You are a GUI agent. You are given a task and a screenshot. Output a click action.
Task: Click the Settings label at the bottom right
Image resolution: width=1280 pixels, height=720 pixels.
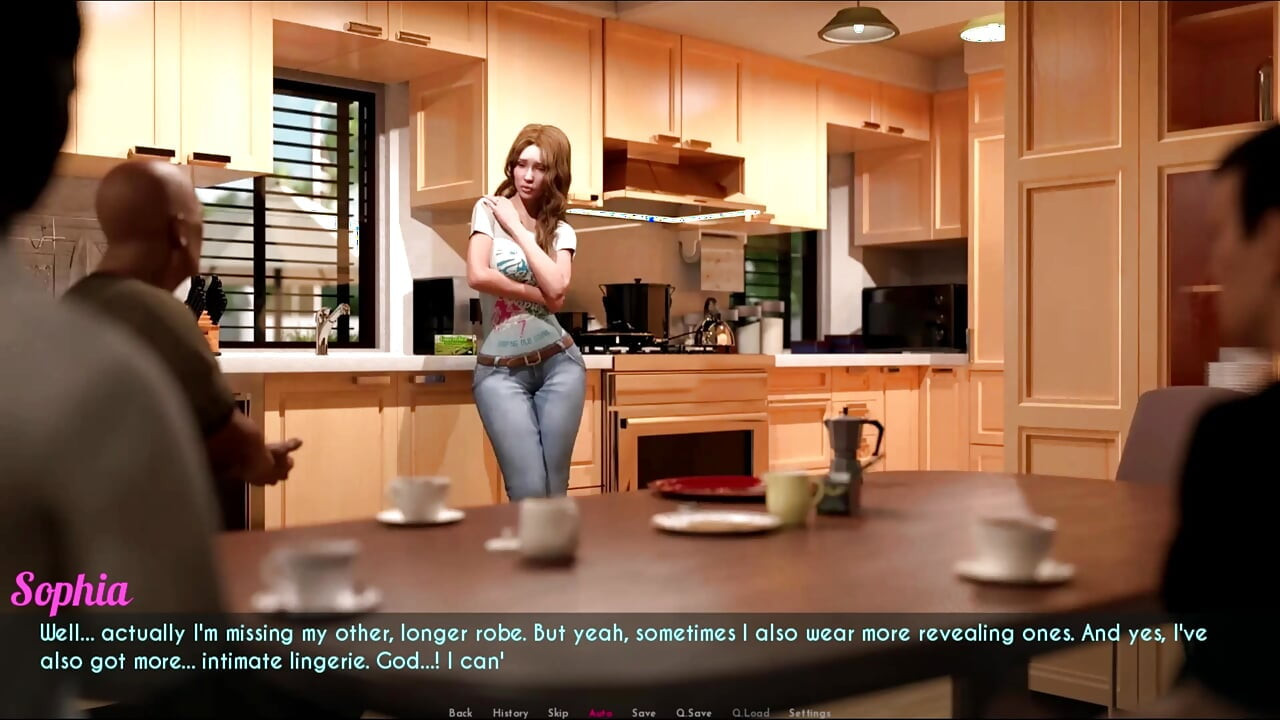point(808,713)
